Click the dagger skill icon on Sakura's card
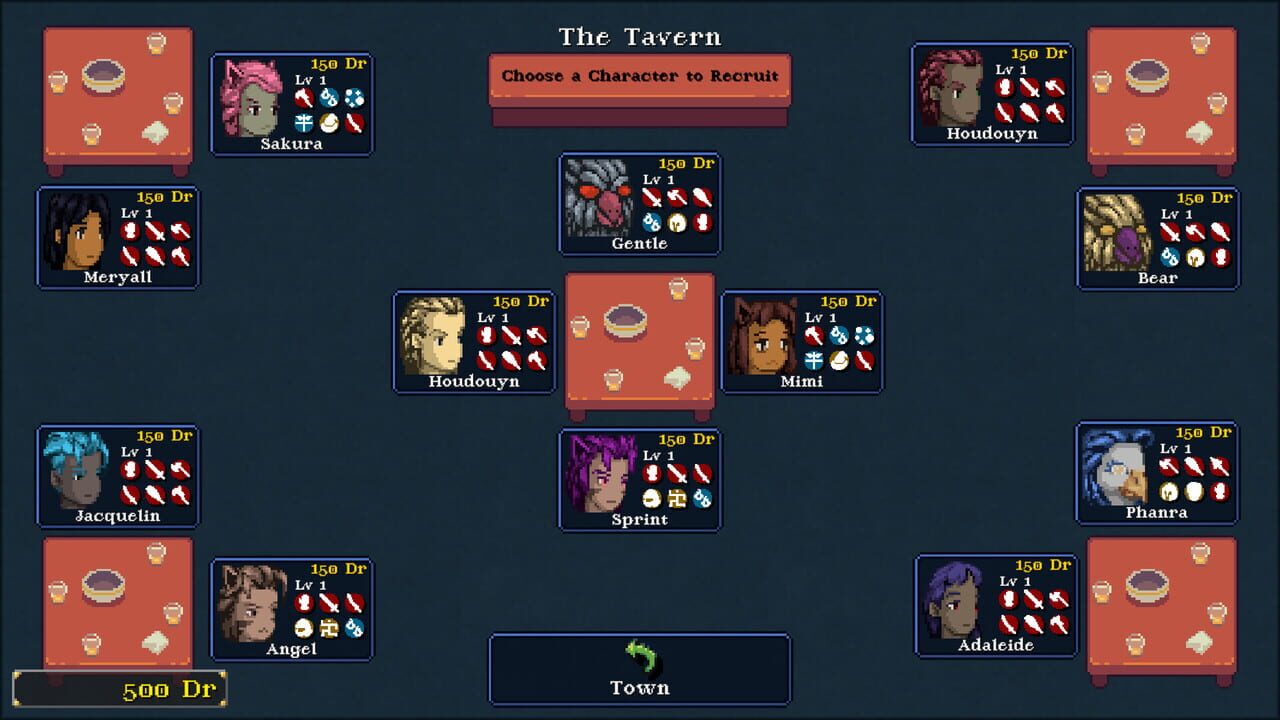Image resolution: width=1280 pixels, height=720 pixels. pyautogui.click(x=354, y=123)
